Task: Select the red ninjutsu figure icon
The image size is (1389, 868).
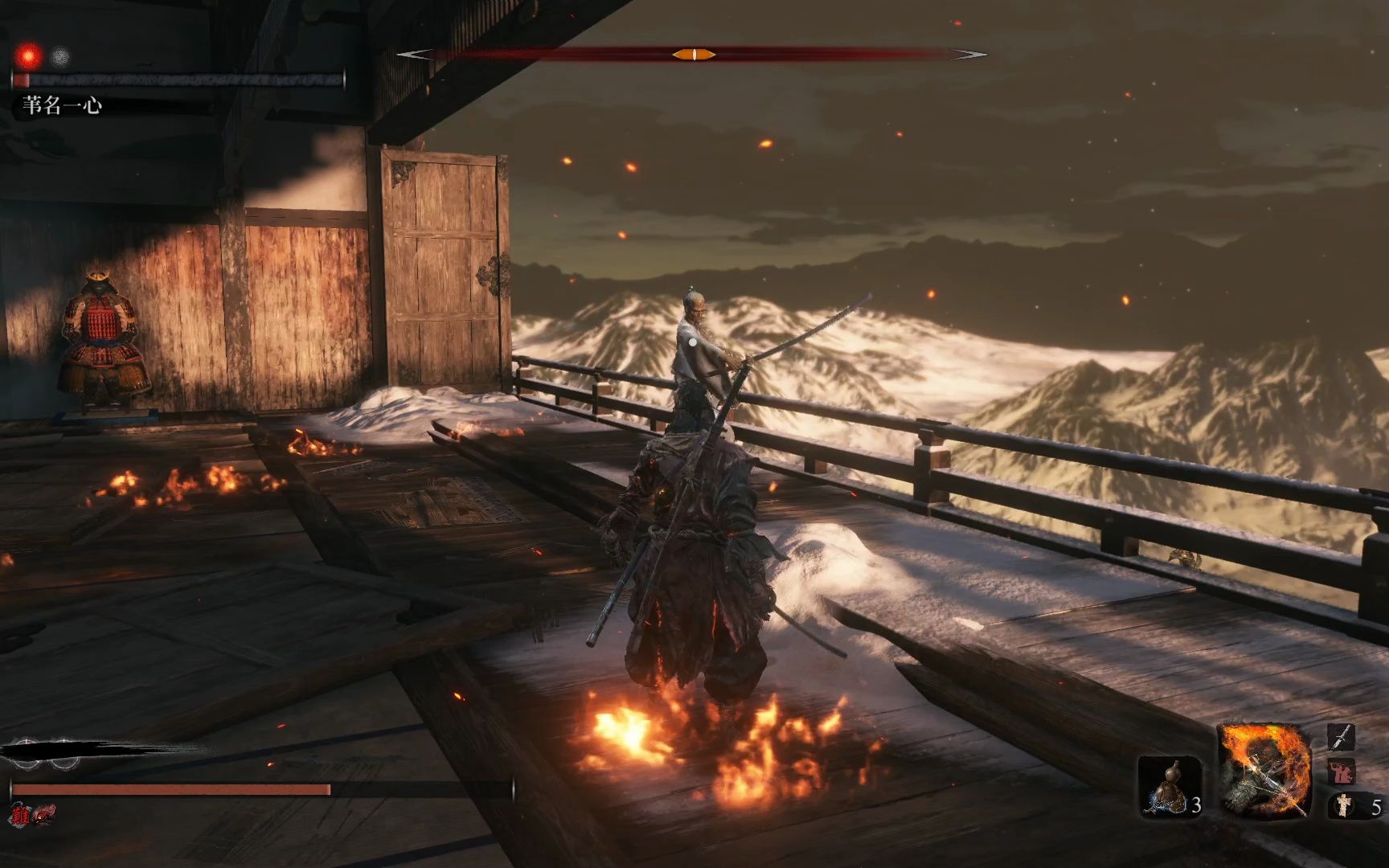Action: pyautogui.click(x=1341, y=772)
